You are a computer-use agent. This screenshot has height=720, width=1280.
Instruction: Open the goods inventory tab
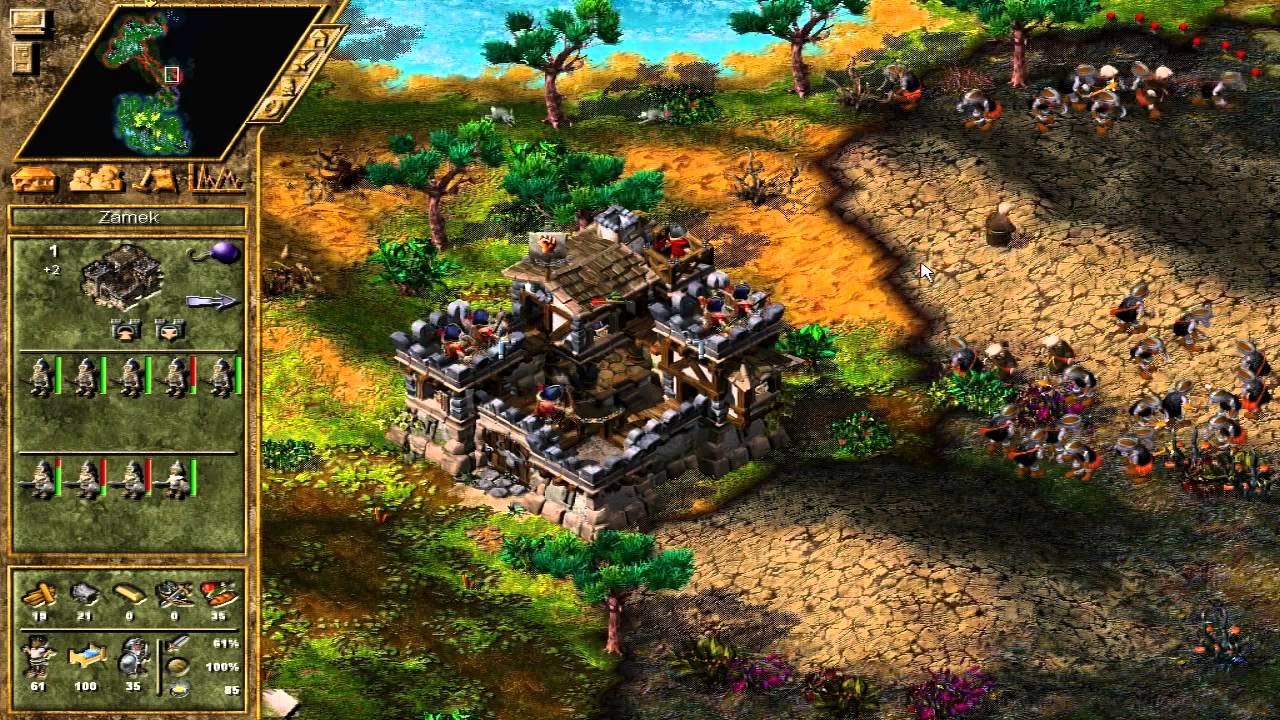(x=97, y=178)
